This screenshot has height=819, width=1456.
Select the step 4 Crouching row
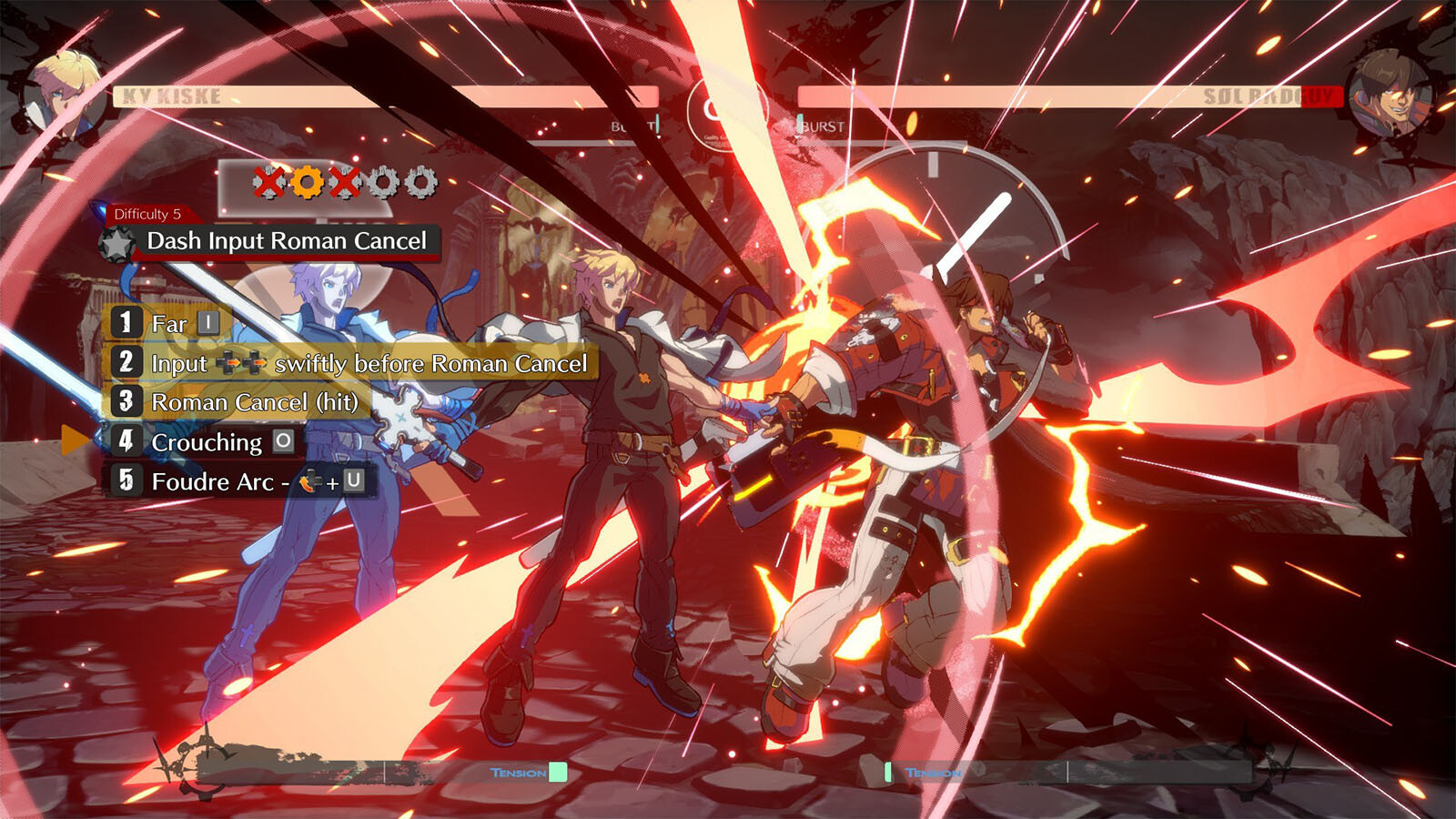pyautogui.click(x=207, y=442)
